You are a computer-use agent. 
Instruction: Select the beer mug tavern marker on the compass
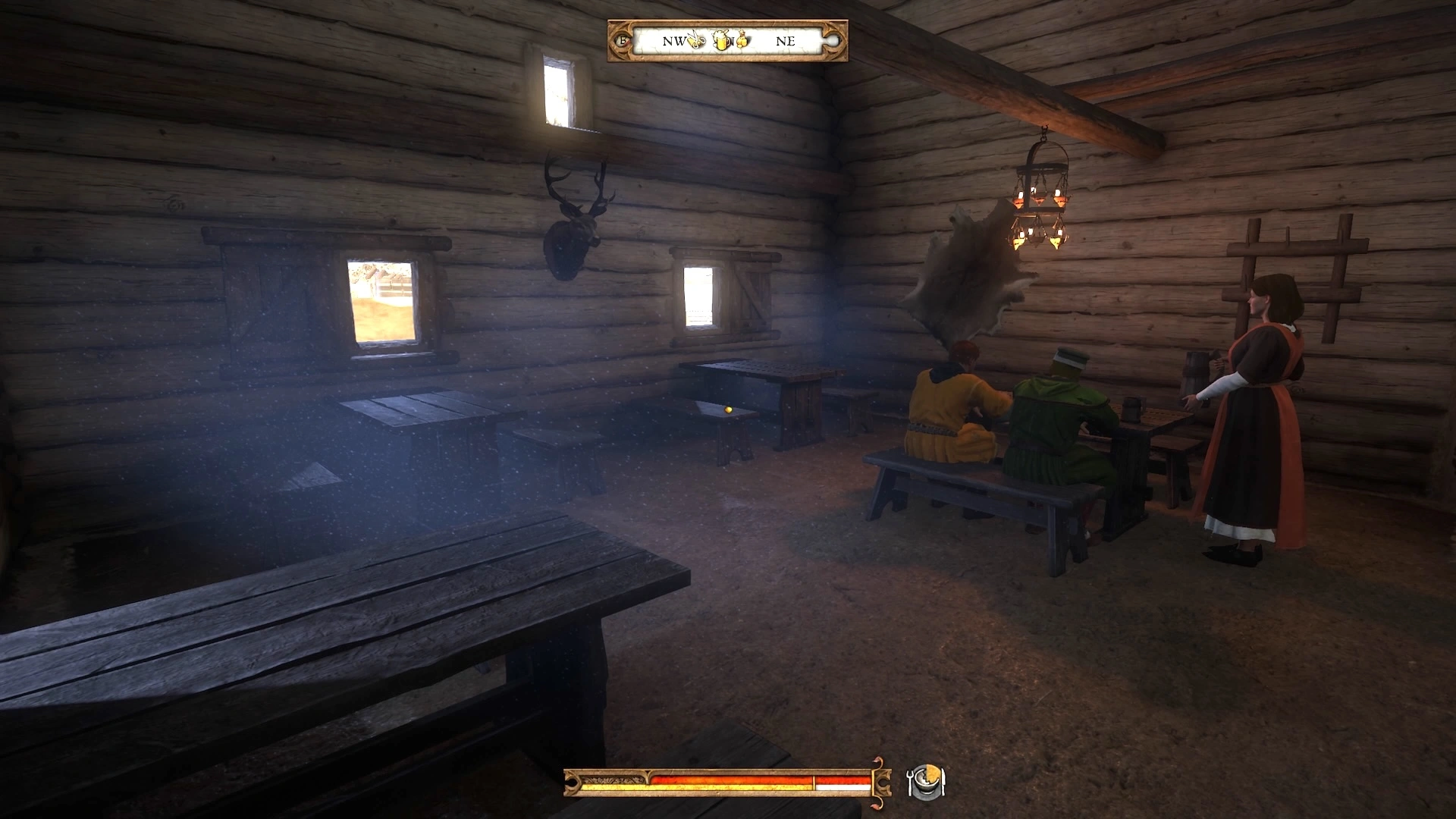coord(721,40)
